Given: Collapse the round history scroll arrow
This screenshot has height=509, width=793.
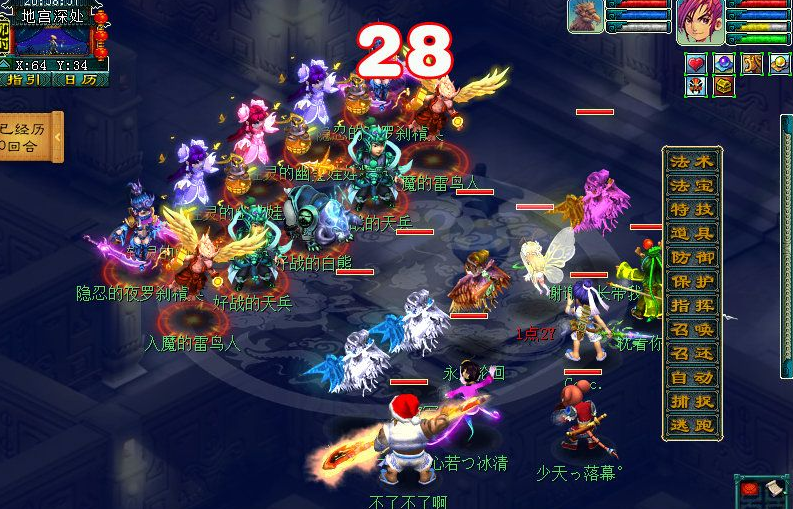Looking at the screenshot, I should [57, 137].
